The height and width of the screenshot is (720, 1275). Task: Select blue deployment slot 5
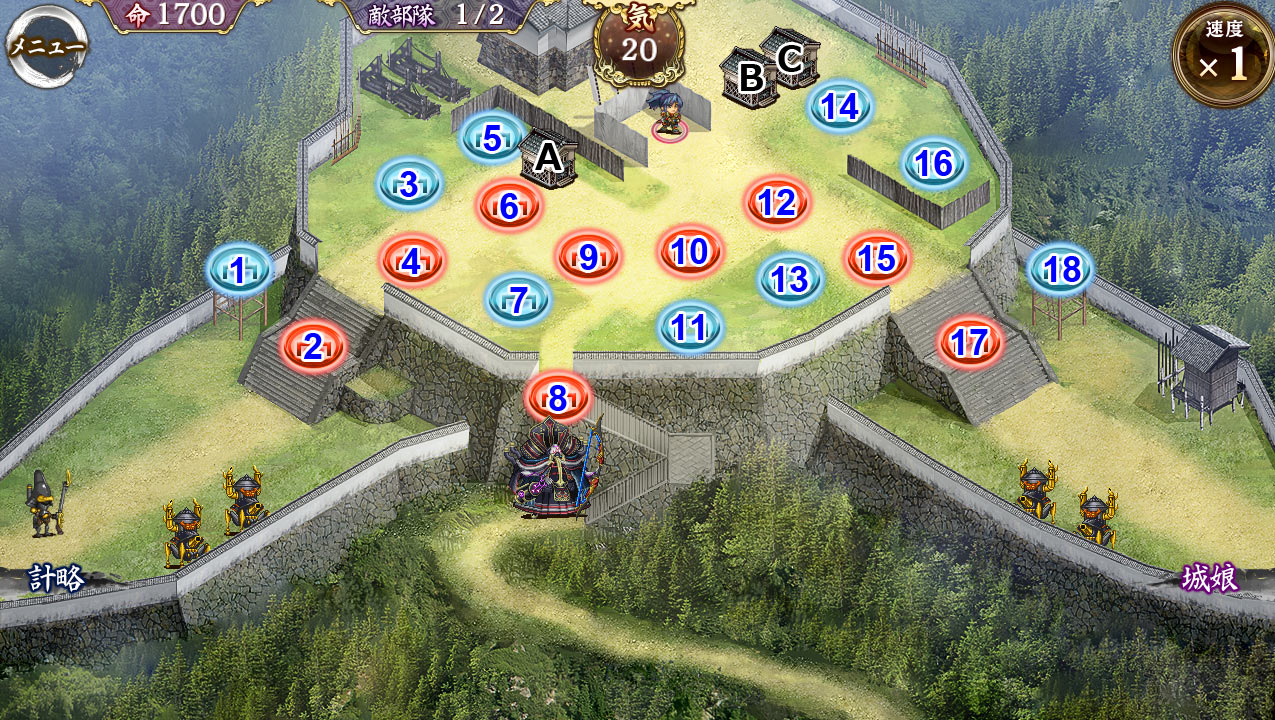(x=492, y=139)
